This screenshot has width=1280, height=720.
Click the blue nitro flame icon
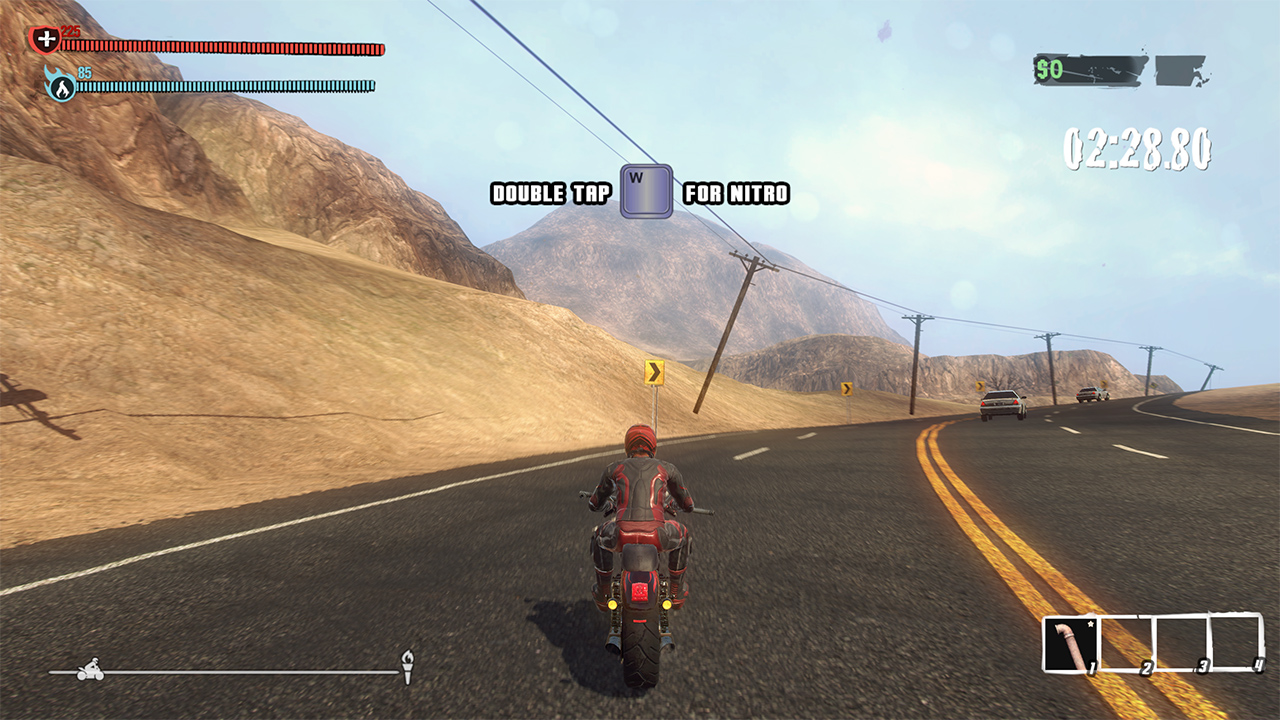(62, 87)
